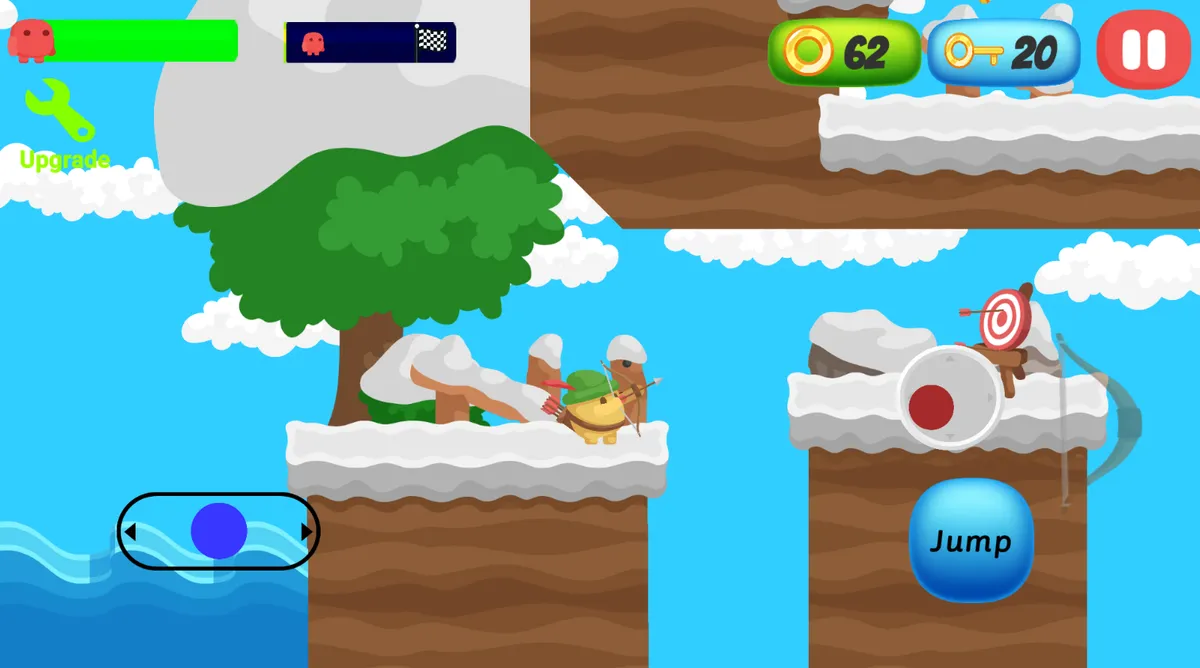Image resolution: width=1200 pixels, height=668 pixels.
Task: Tap the blue movement joystick knob
Action: 218,531
